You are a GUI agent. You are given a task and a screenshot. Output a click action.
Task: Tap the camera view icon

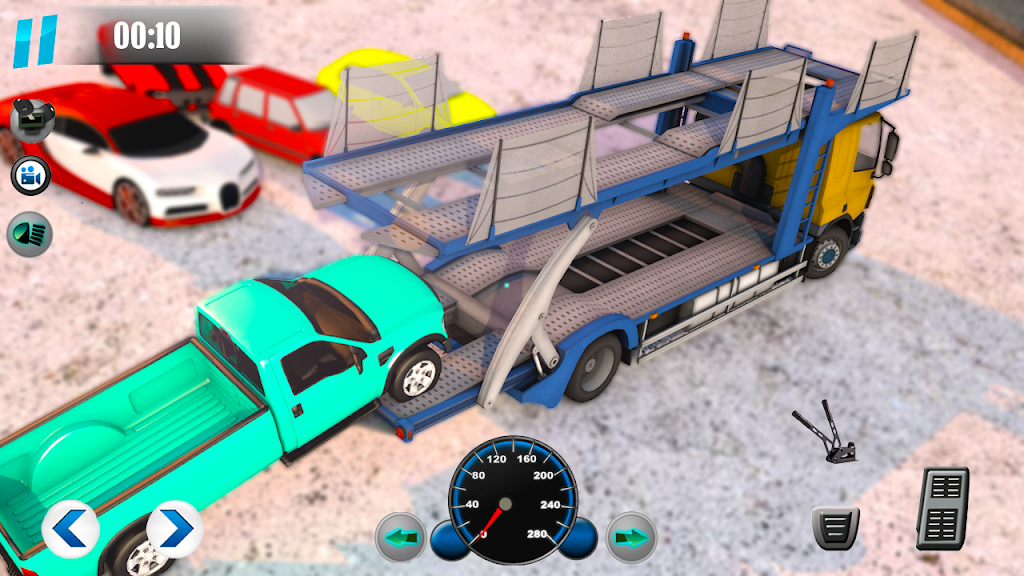pyautogui.click(x=31, y=121)
